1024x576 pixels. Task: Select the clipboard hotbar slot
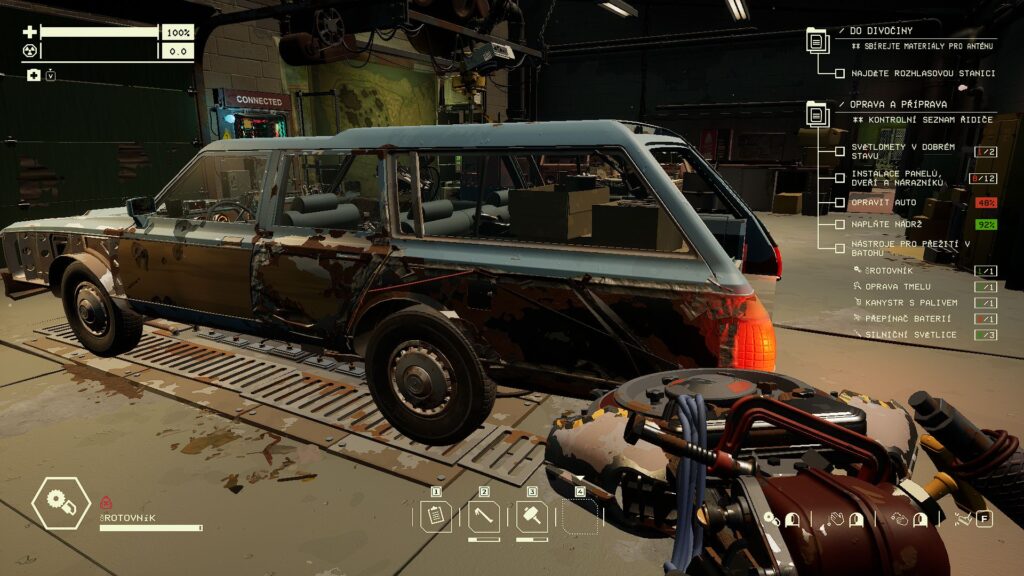436,516
